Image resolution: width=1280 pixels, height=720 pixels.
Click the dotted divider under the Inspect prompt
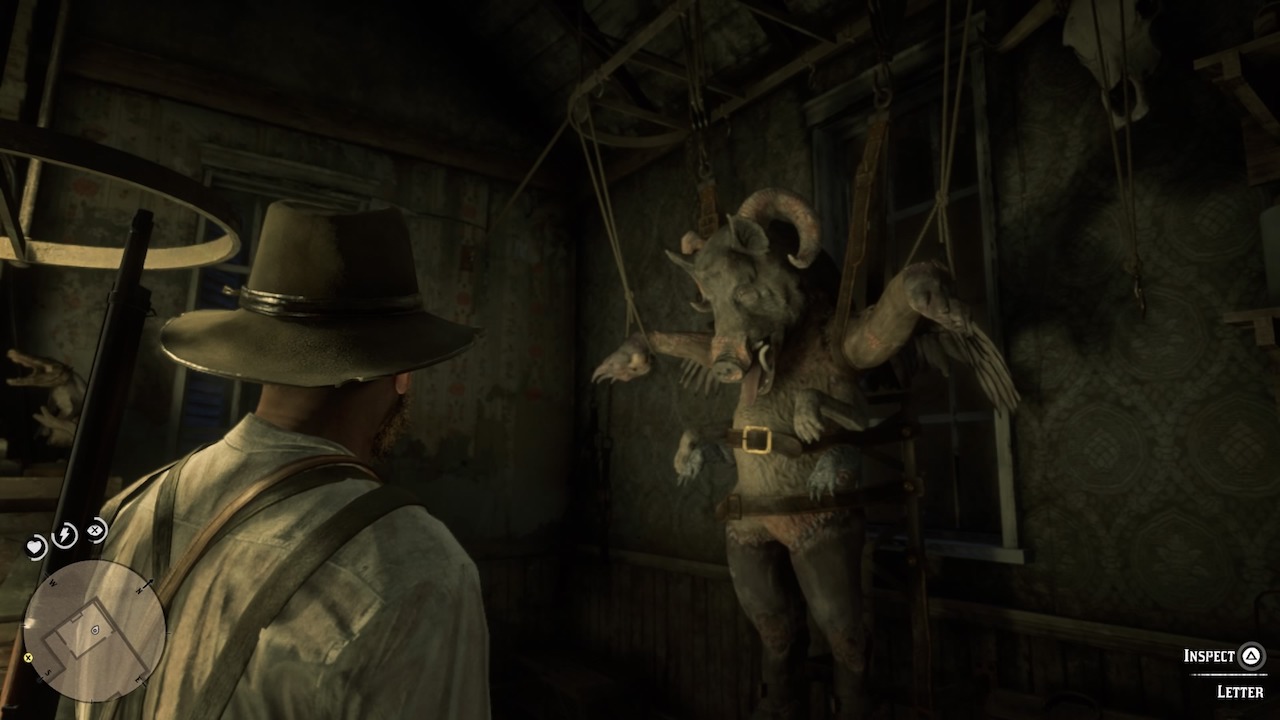click(1229, 674)
